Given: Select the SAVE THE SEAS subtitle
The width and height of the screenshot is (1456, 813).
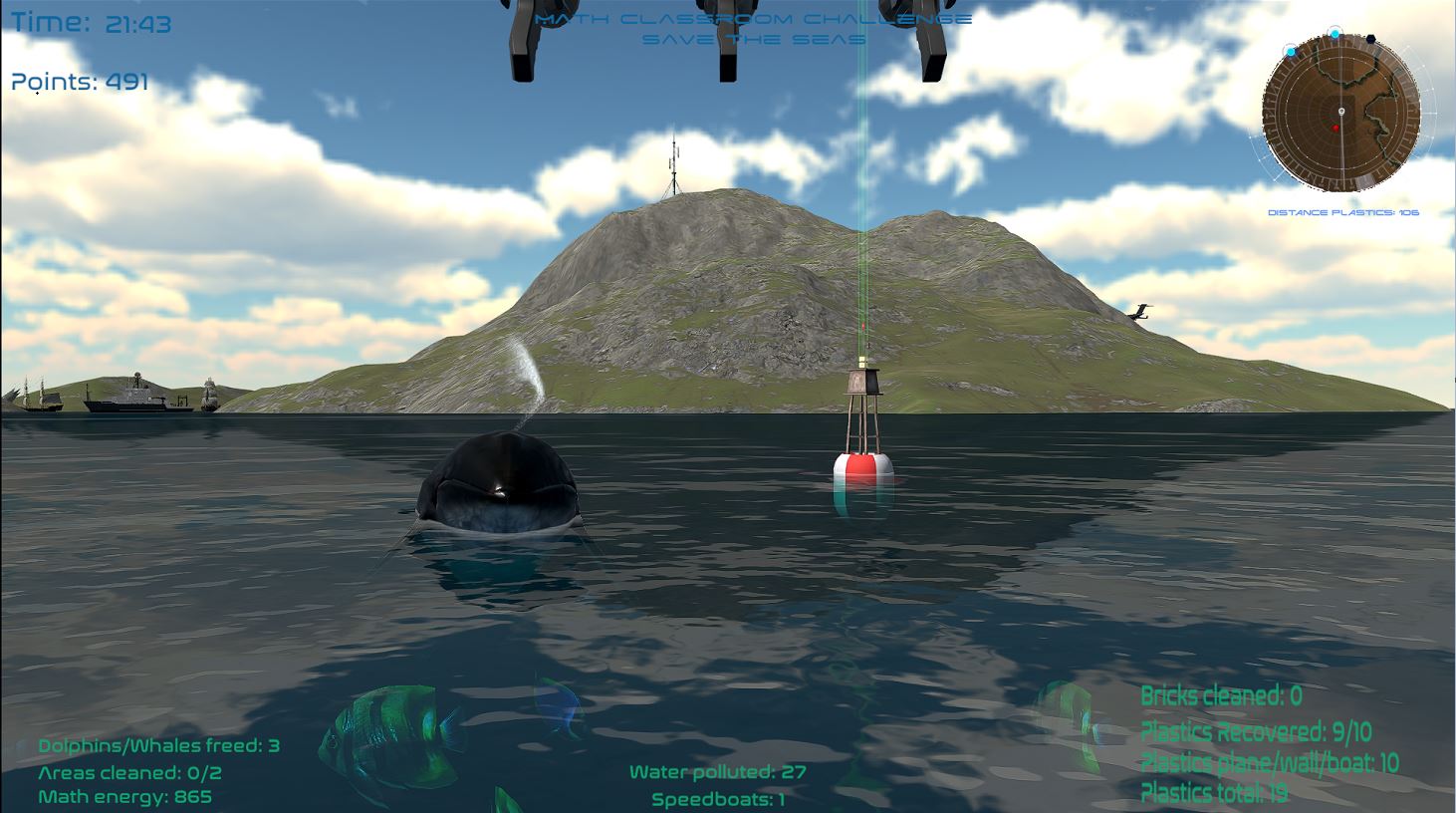Looking at the screenshot, I should point(753,41).
